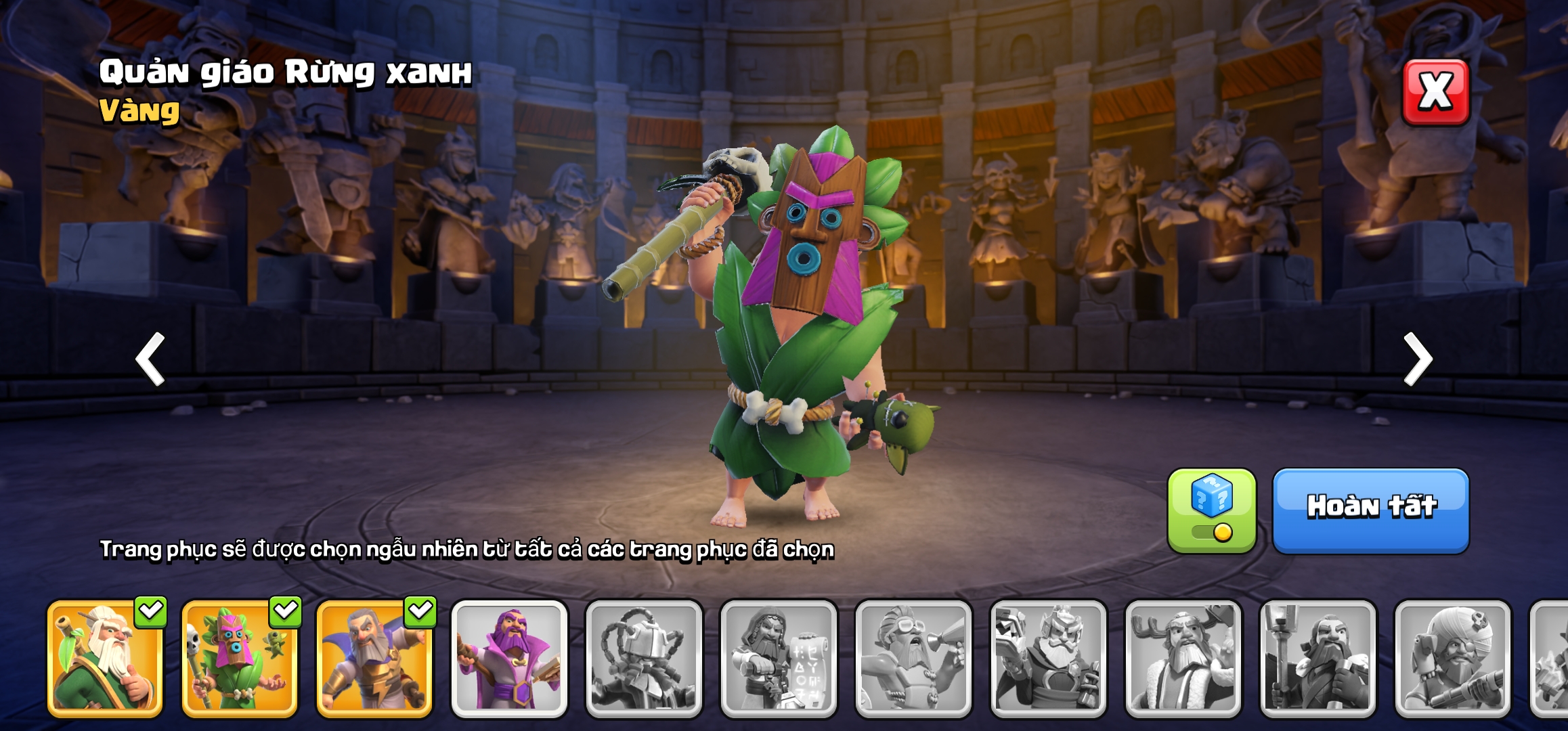The width and height of the screenshot is (1568, 731).
Task: Select the locked hooded warden with scroll
Action: (x=779, y=658)
